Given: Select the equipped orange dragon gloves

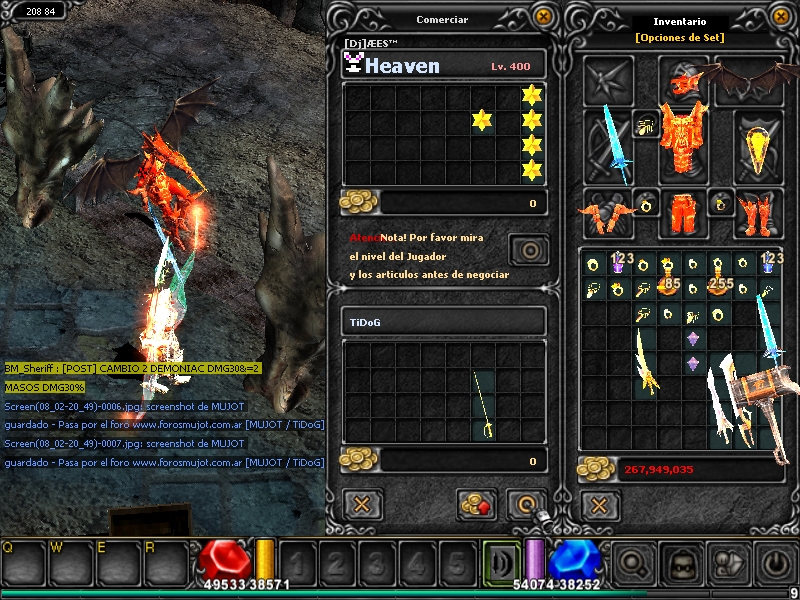Looking at the screenshot, I should [x=608, y=212].
